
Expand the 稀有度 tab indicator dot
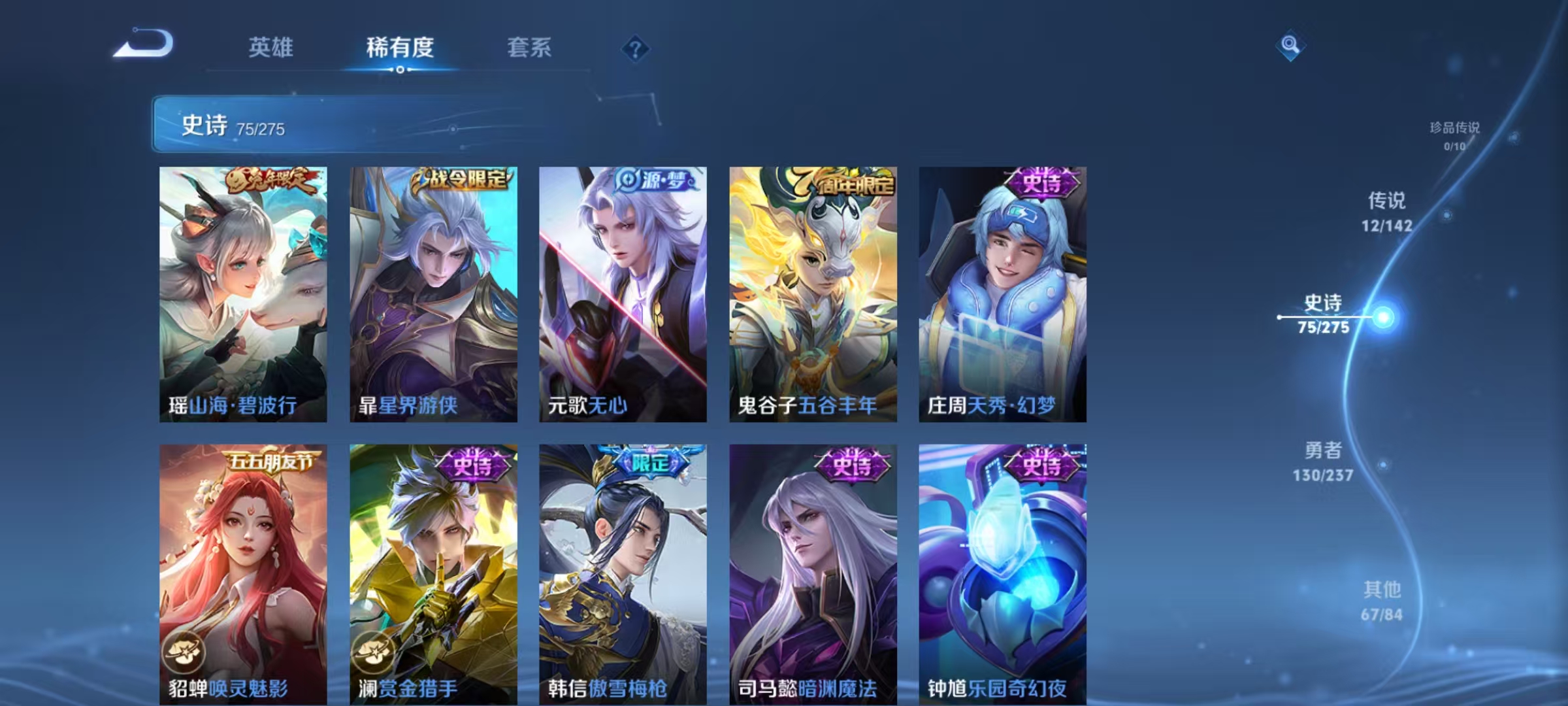coord(400,71)
